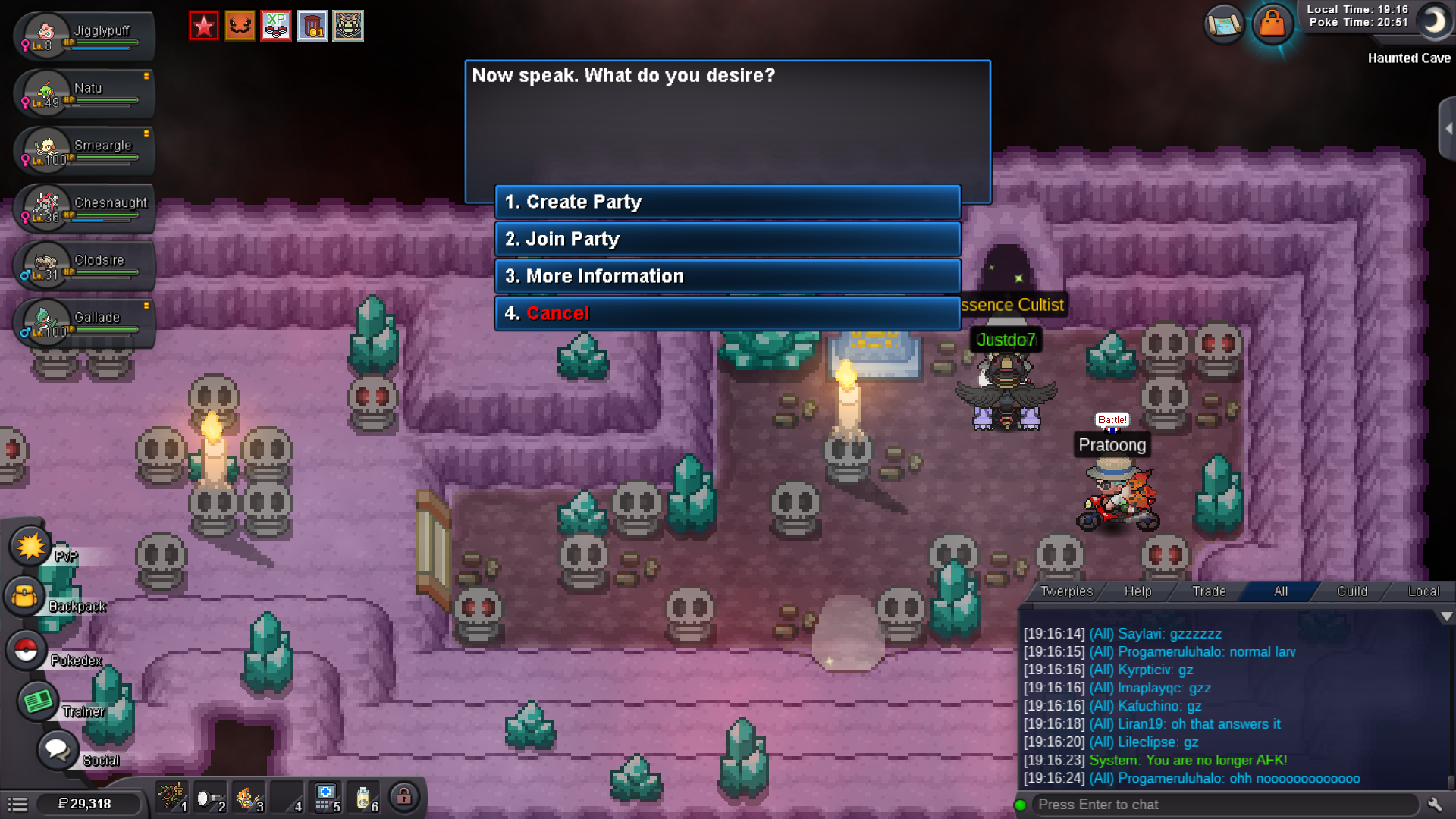Open the Backpack
1456x819 pixels.
tap(24, 597)
